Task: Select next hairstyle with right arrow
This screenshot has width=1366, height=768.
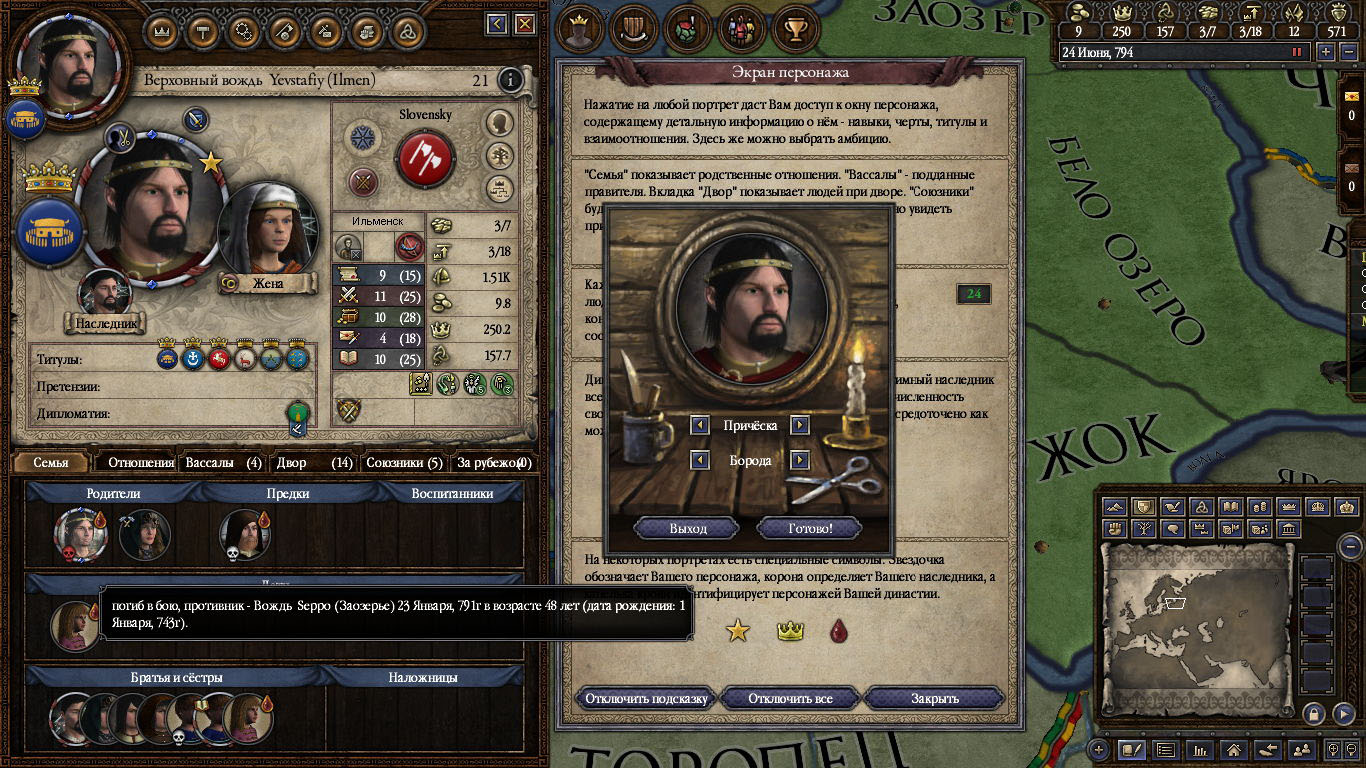Action: (x=799, y=425)
